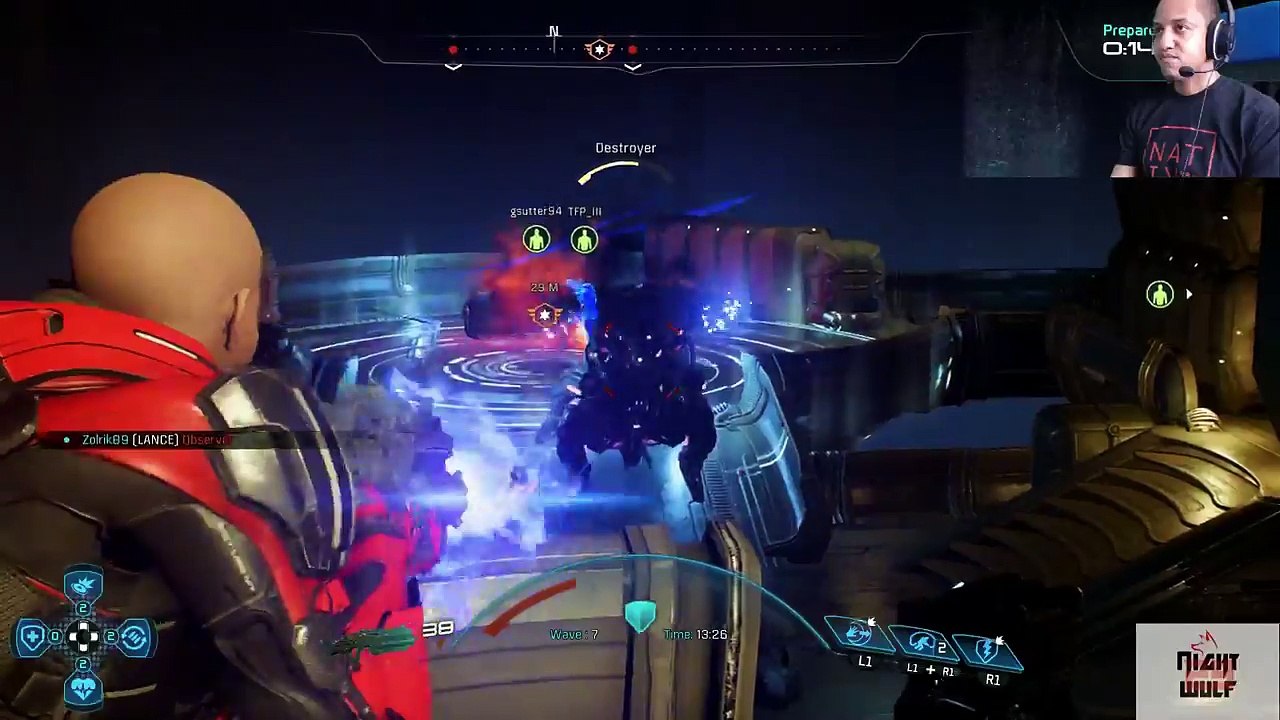Activate the hand push ability icon
The height and width of the screenshot is (720, 1280).
[858, 633]
